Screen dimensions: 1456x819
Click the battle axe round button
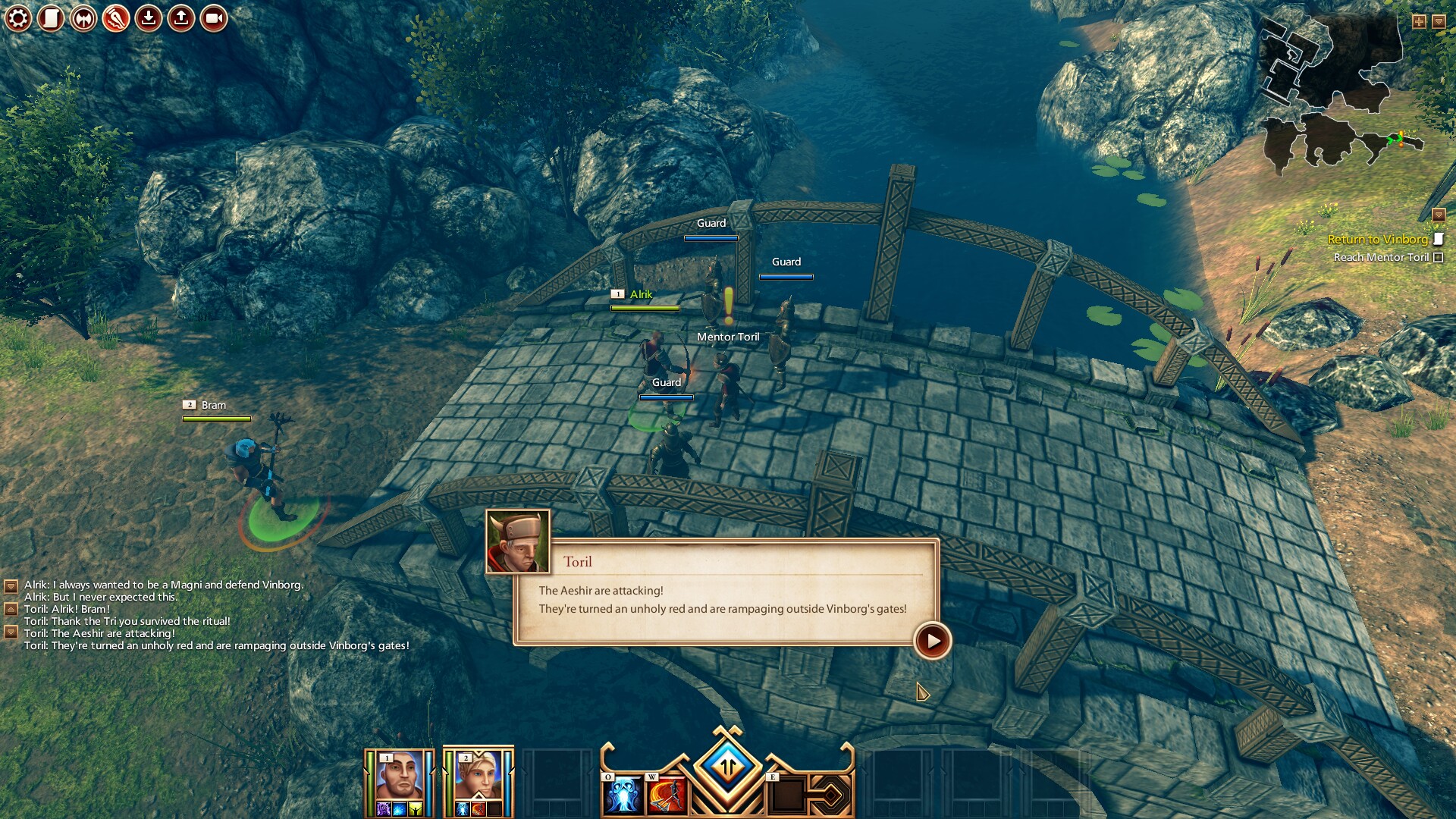(83, 18)
